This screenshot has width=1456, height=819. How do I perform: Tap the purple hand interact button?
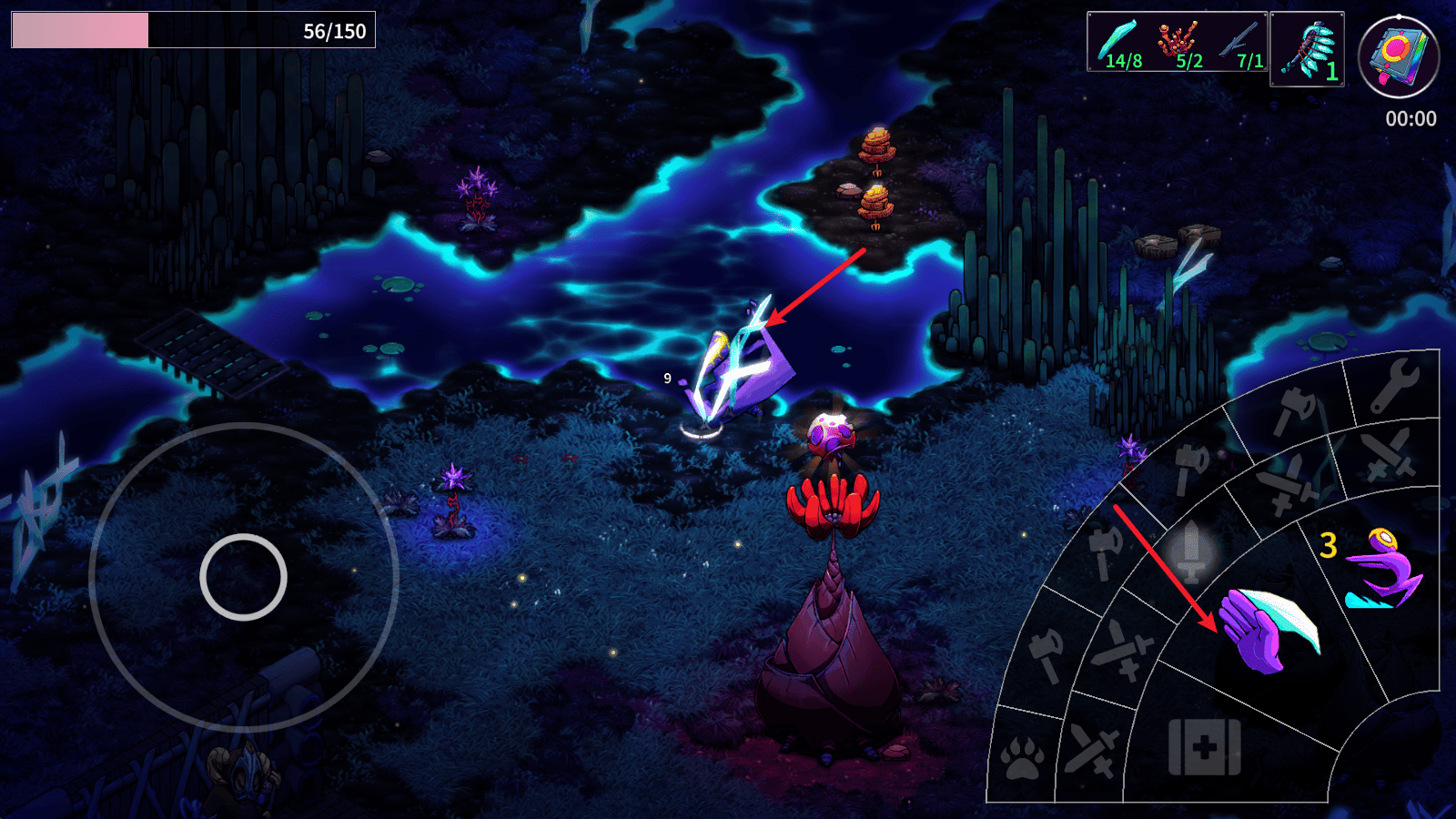point(1268,628)
